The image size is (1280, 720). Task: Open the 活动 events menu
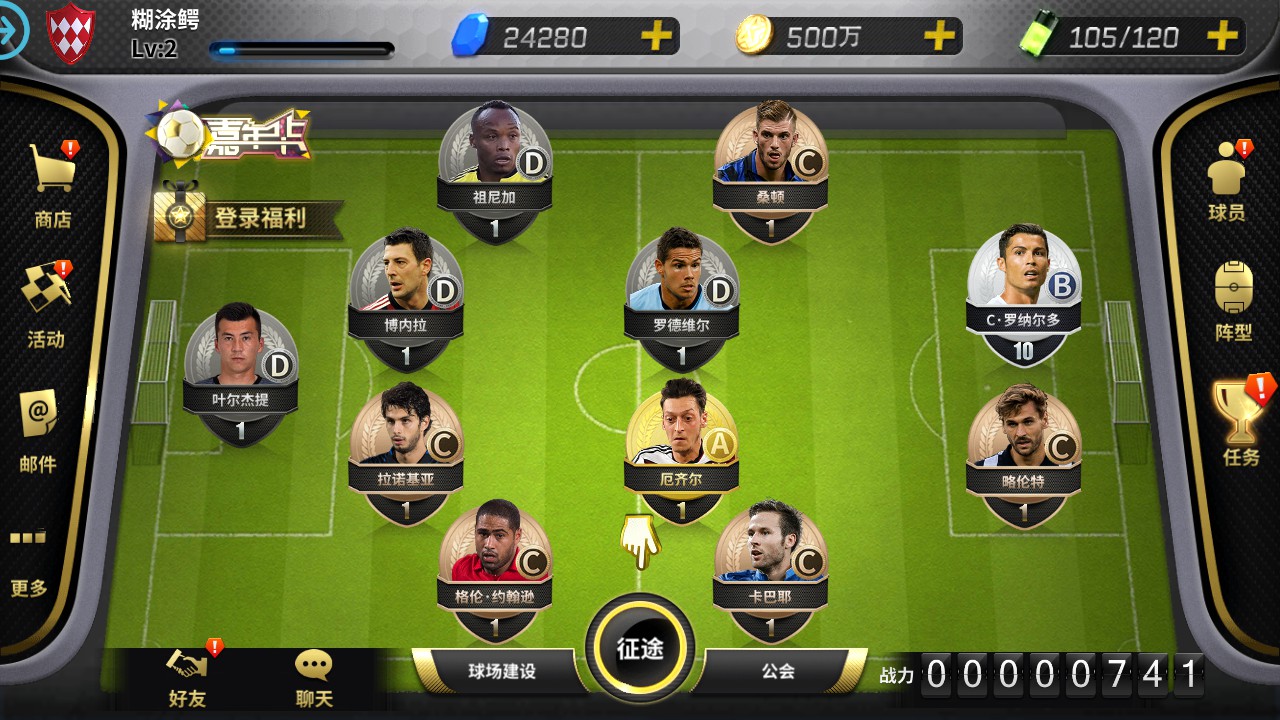coord(46,305)
